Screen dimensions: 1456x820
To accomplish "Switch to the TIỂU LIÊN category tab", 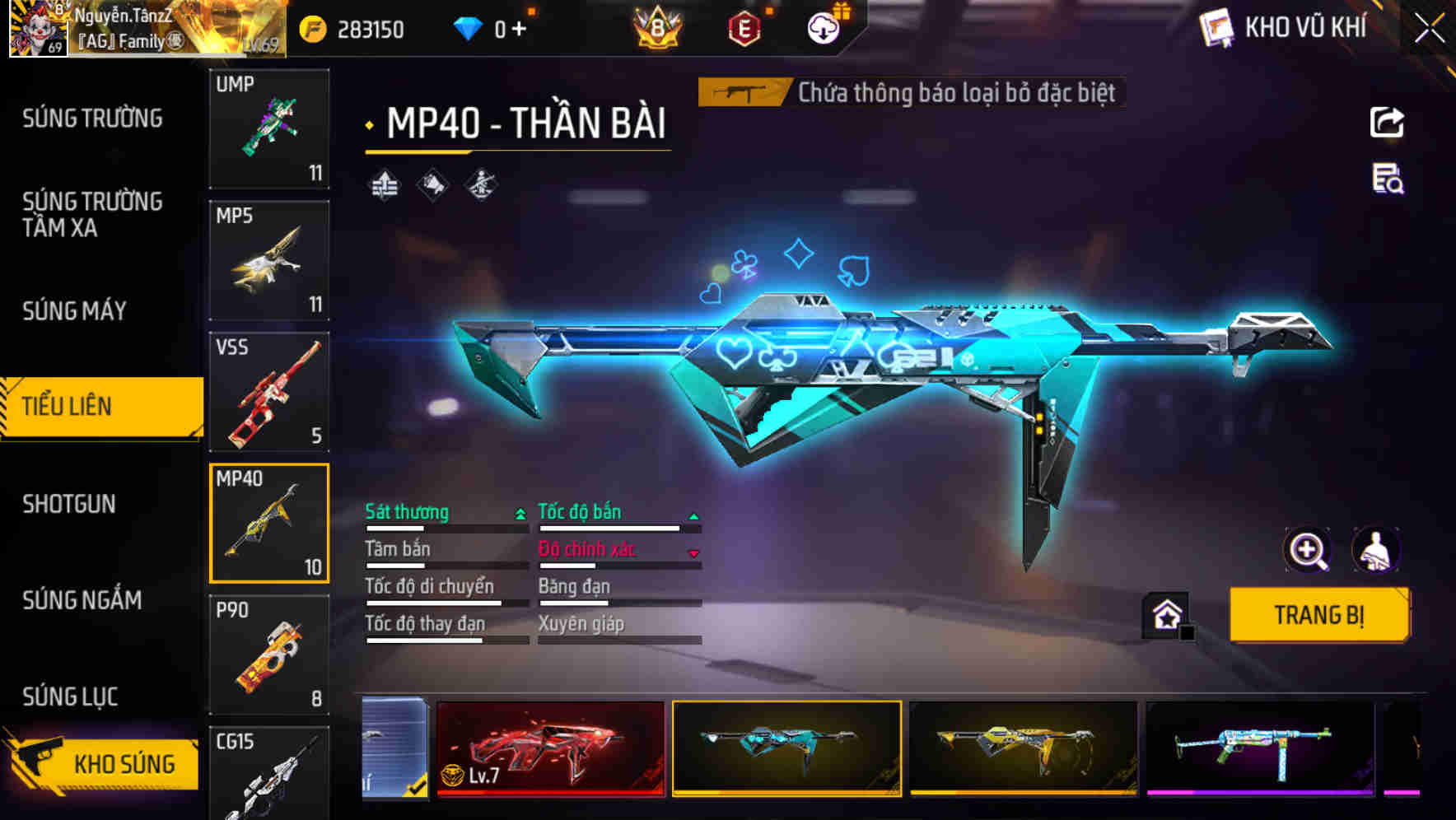I will click(99, 406).
